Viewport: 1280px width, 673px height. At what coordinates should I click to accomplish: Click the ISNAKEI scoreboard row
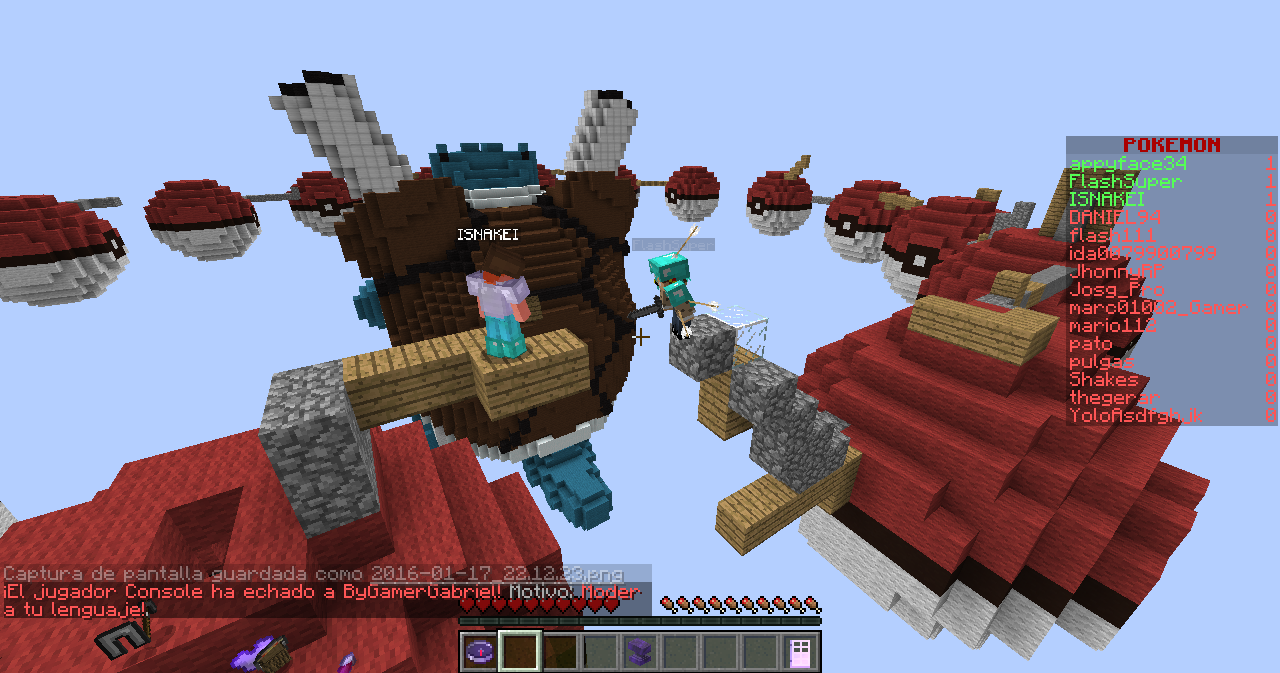click(1107, 200)
